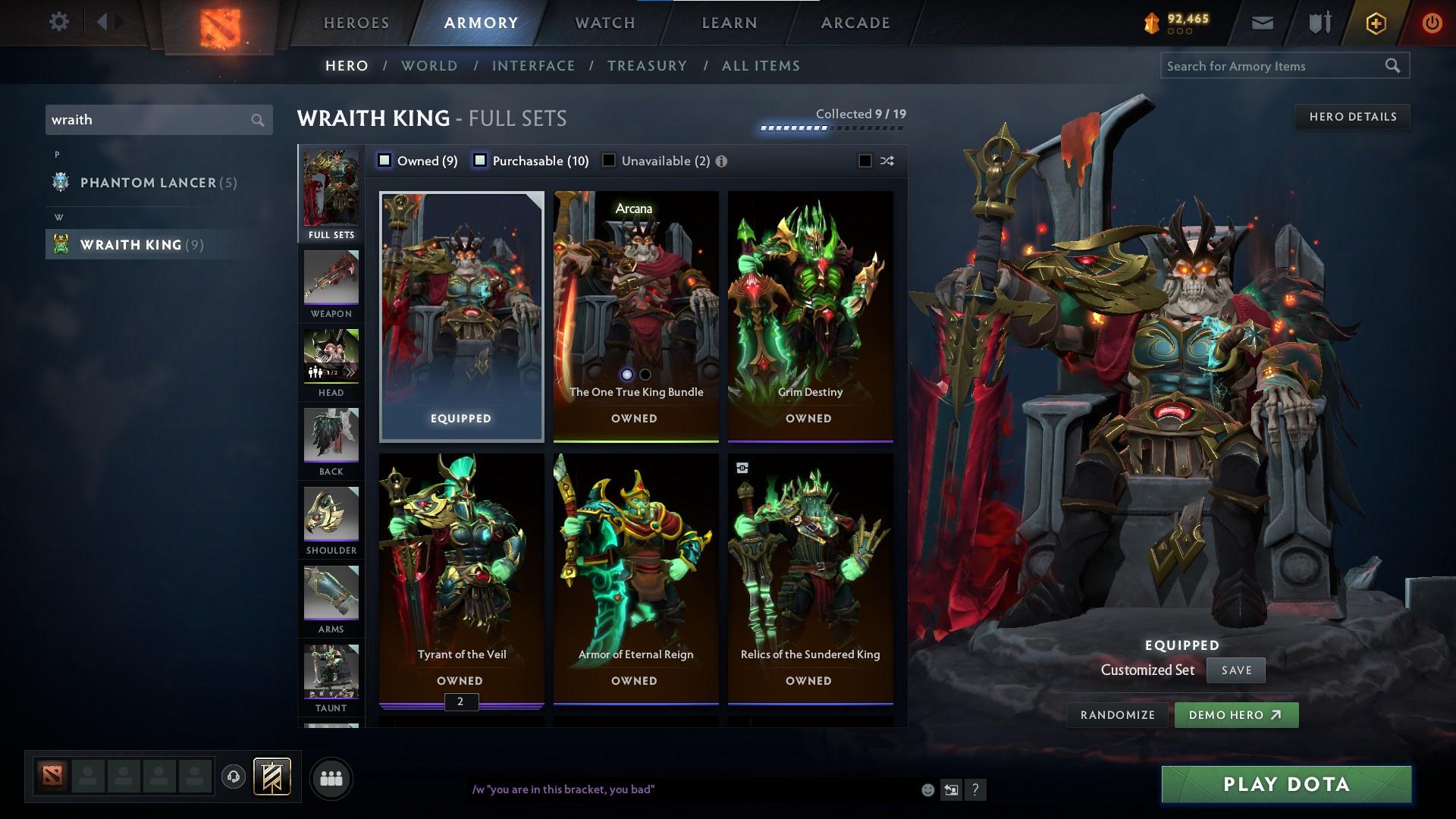1456x819 pixels.
Task: Select the second Arcana style dot
Action: (645, 375)
